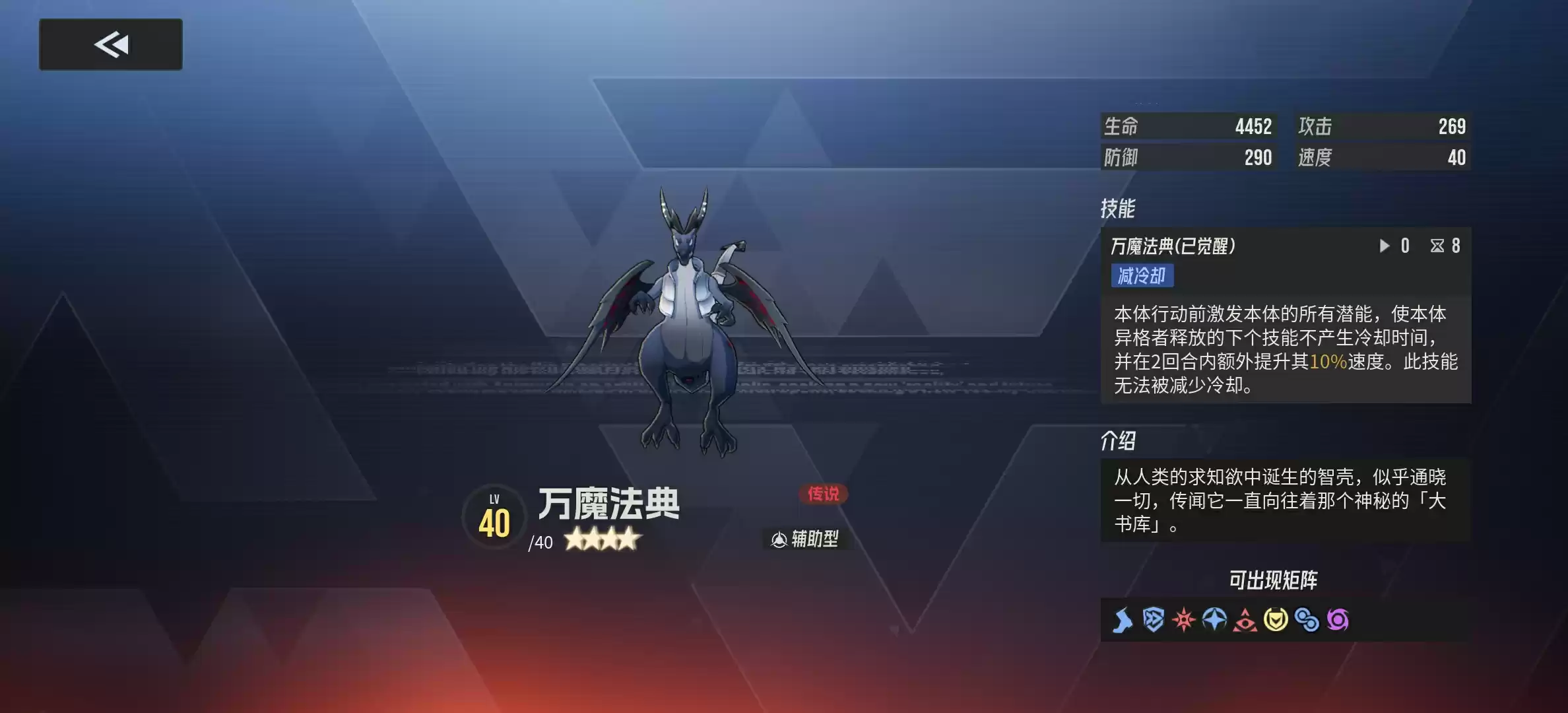Select the yellow badge matrix icon

[1276, 621]
